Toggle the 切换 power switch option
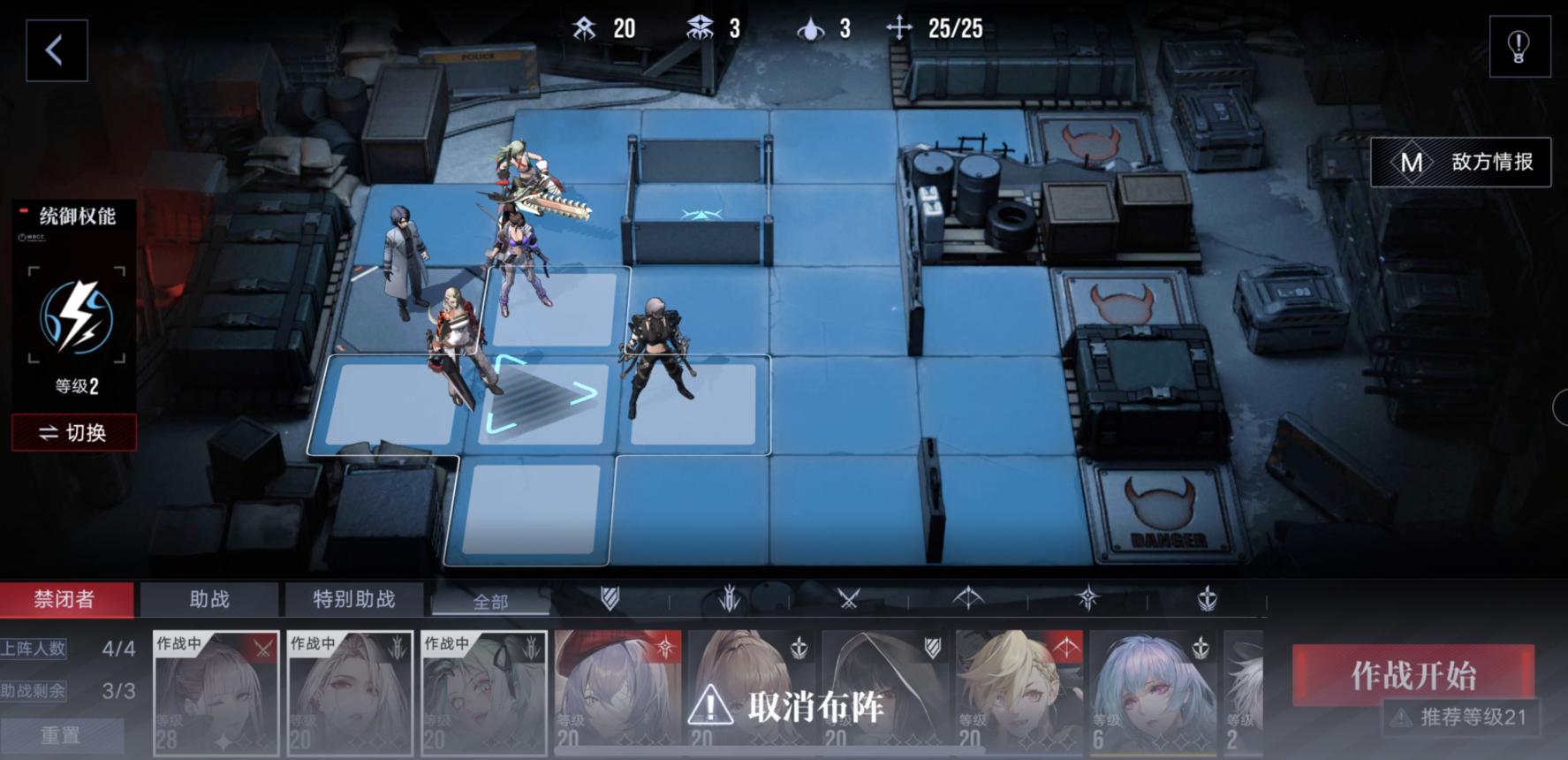1568x760 pixels. click(x=74, y=432)
